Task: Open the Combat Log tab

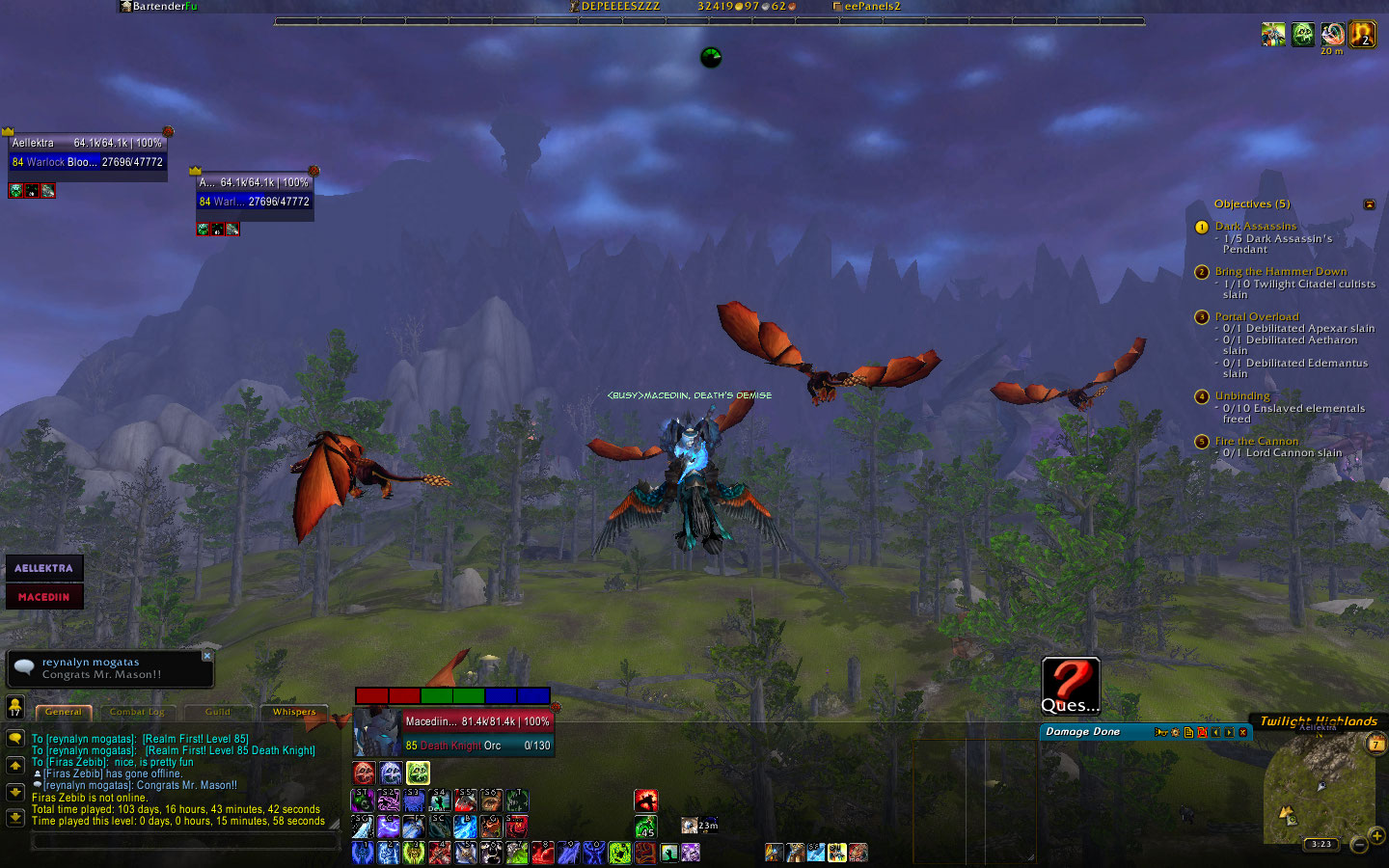Action: [137, 712]
